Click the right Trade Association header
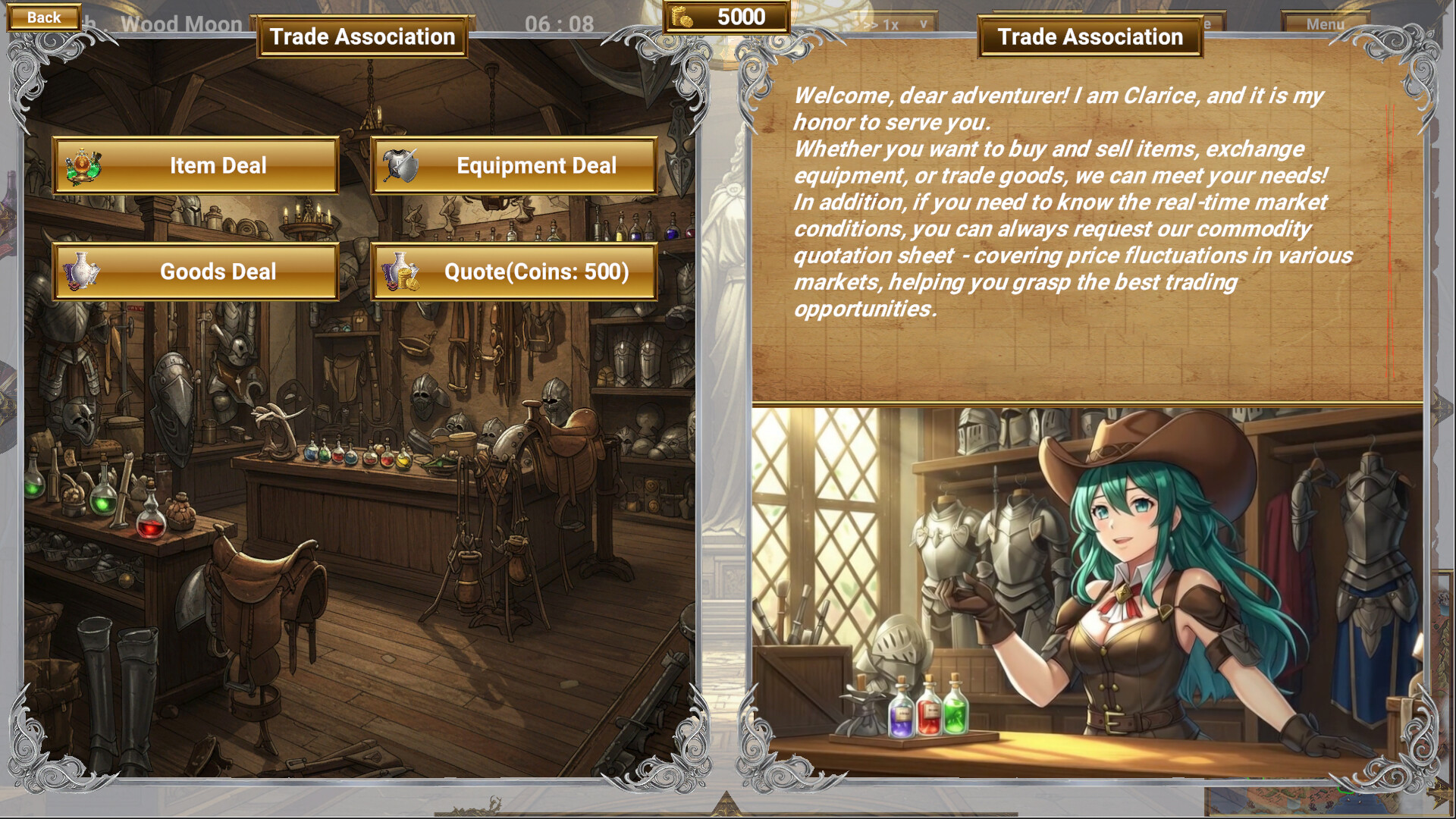Image resolution: width=1456 pixels, height=819 pixels. point(1090,36)
